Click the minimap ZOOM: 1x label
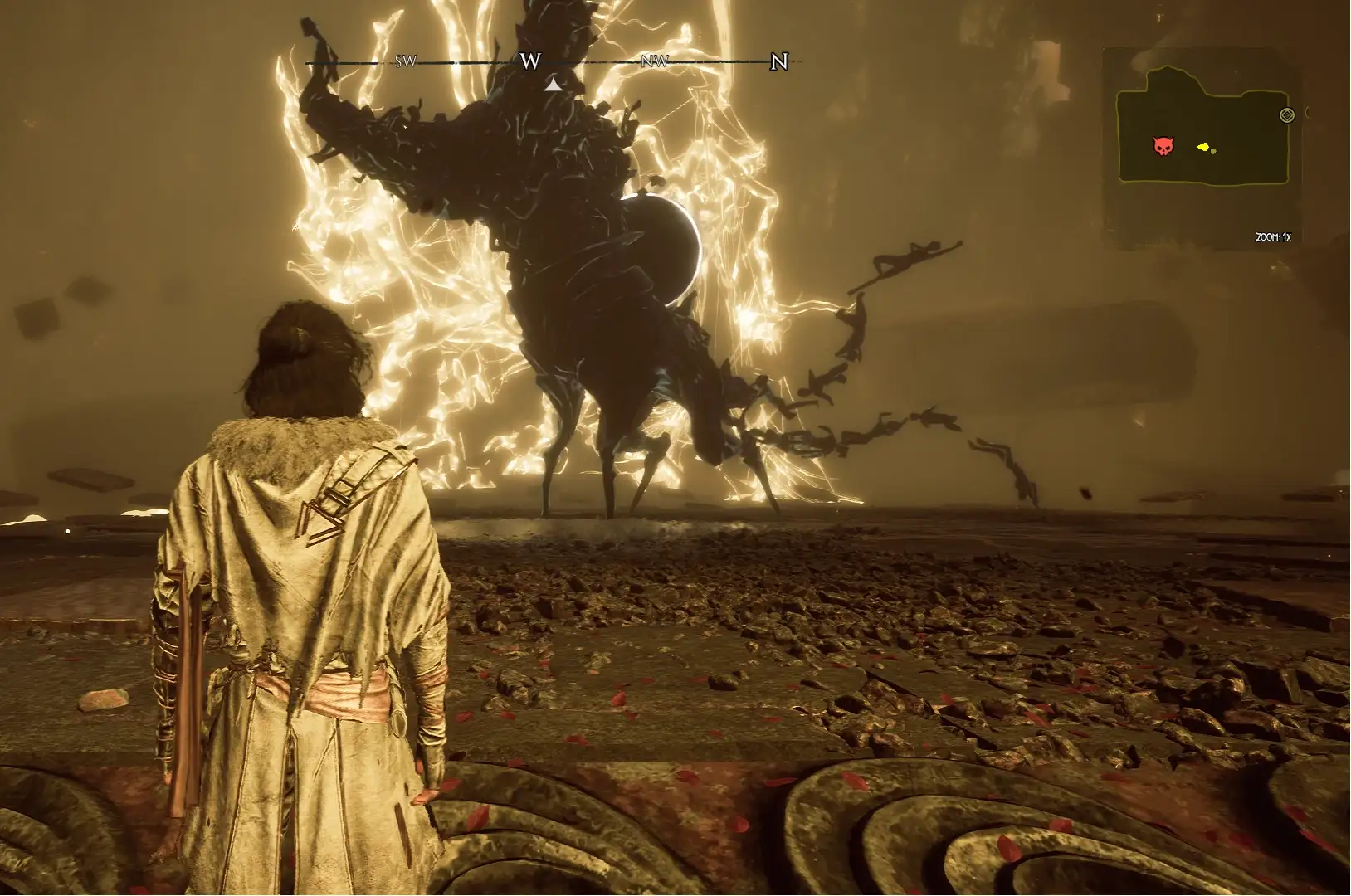Image resolution: width=1351 pixels, height=896 pixels. click(x=1272, y=237)
